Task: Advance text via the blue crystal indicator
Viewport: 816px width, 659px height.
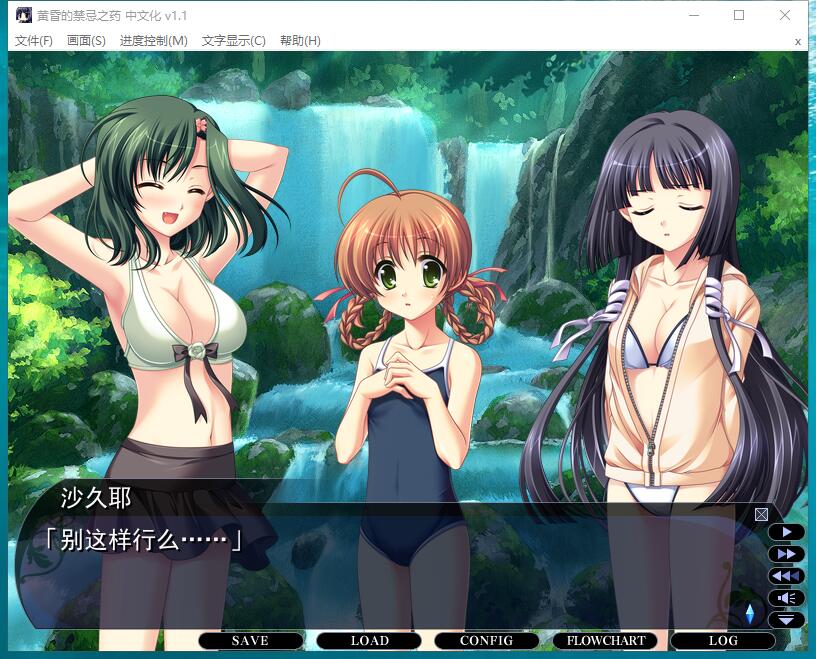Action: click(750, 613)
